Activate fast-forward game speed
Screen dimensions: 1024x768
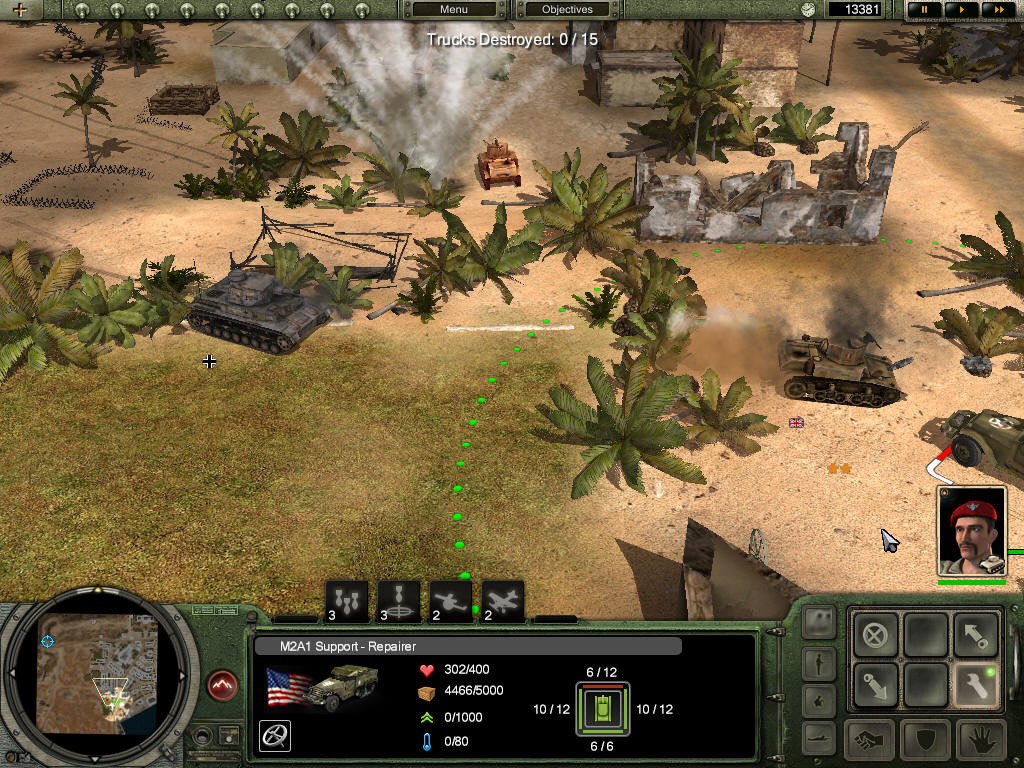(x=995, y=9)
